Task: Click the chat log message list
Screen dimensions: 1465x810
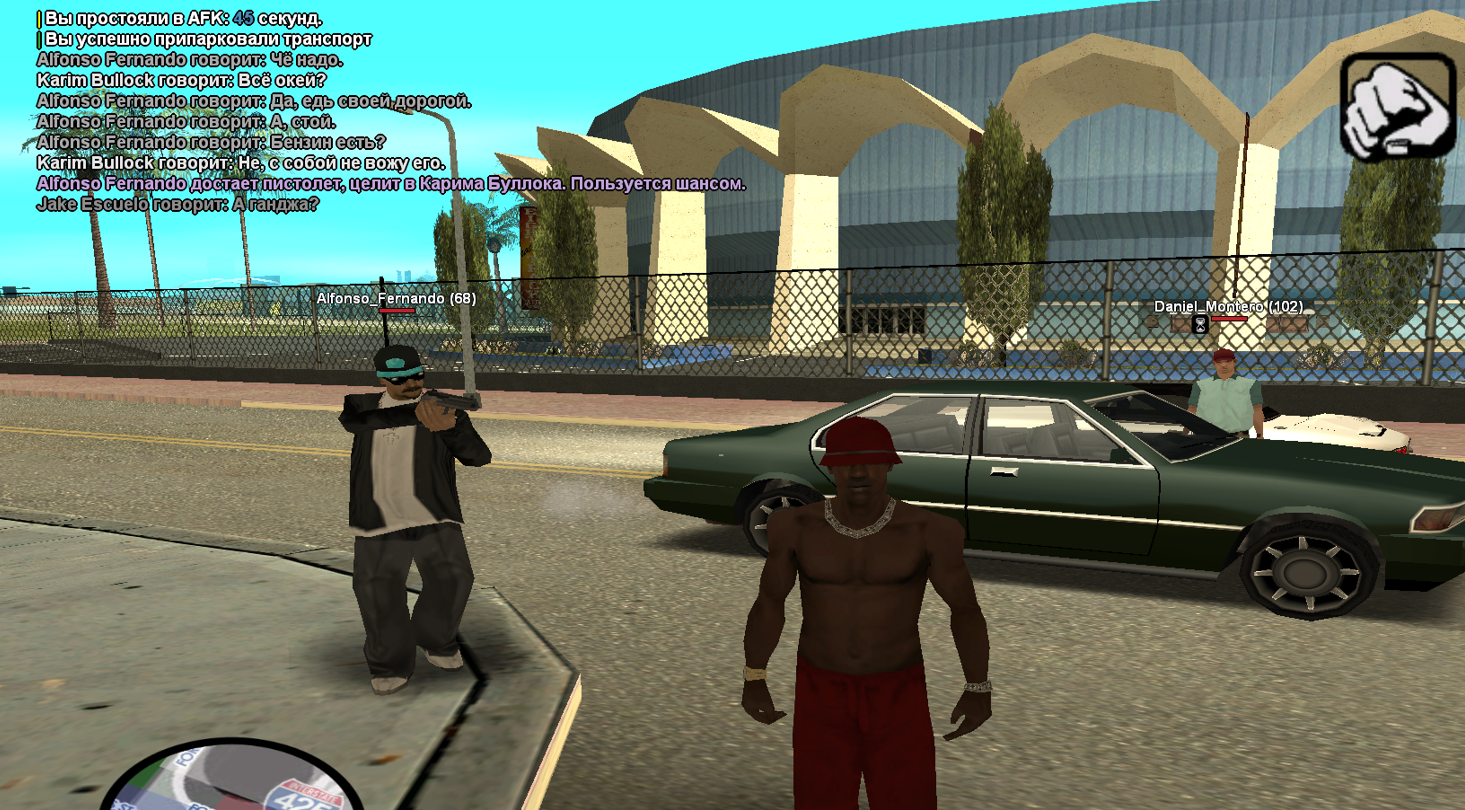Action: (390, 110)
